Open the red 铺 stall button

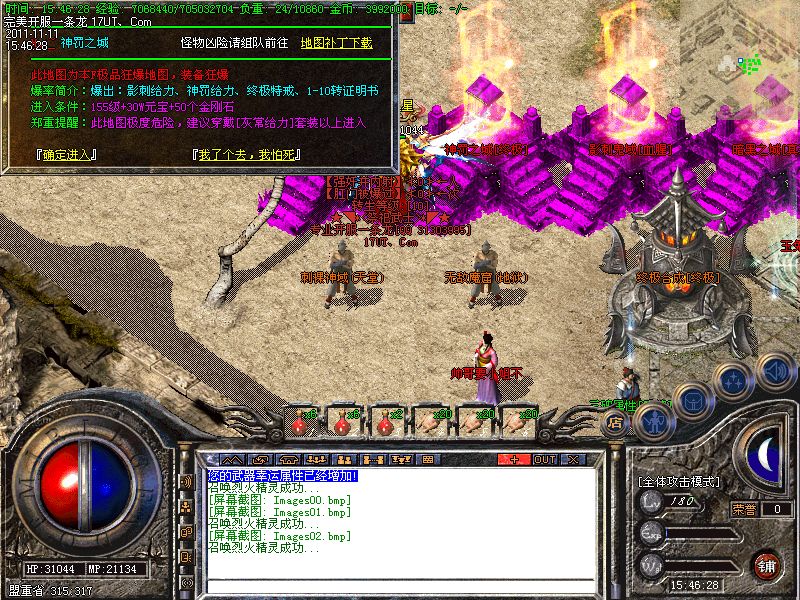(x=767, y=565)
